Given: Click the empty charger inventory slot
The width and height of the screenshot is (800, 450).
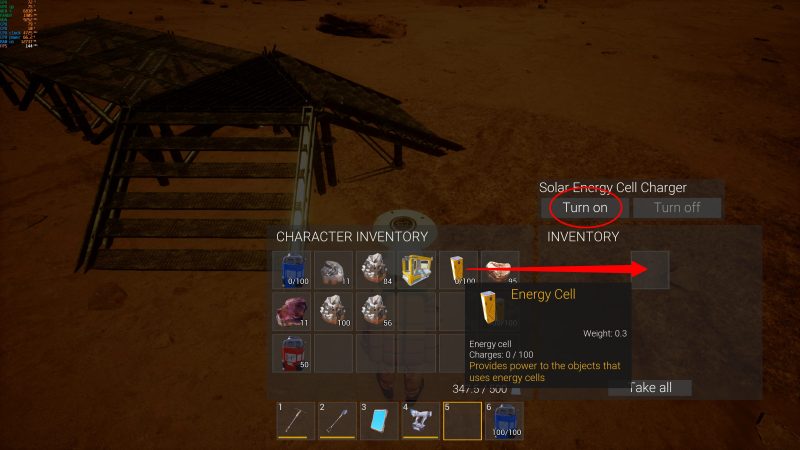Looking at the screenshot, I should click(x=649, y=270).
